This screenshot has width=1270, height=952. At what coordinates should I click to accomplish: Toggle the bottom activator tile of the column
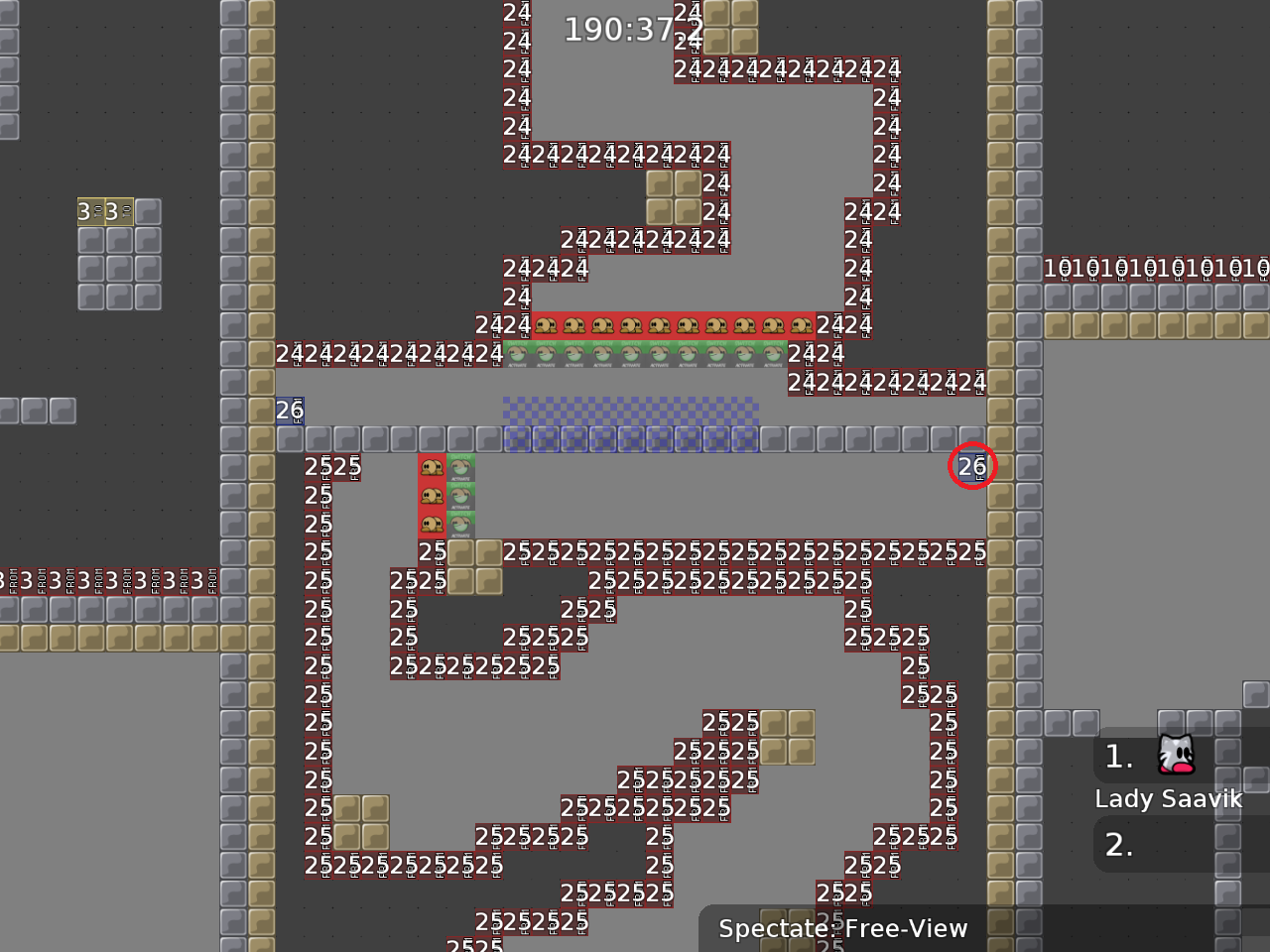coord(459,524)
